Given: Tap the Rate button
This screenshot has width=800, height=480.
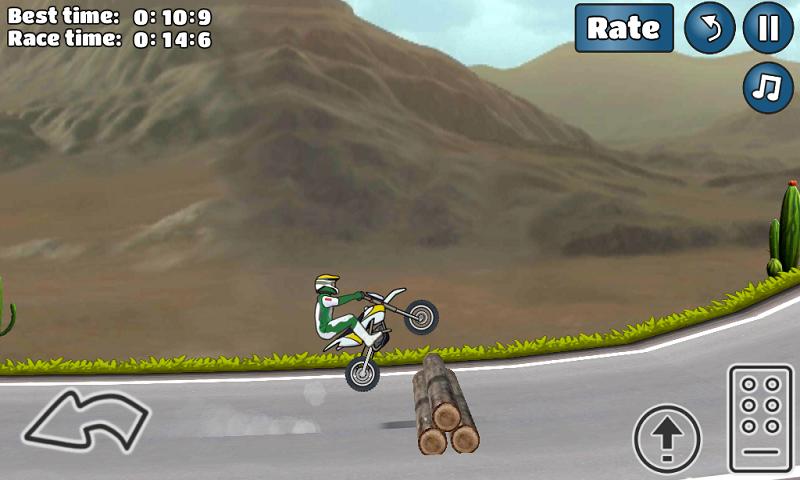Looking at the screenshot, I should pyautogui.click(x=624, y=28).
